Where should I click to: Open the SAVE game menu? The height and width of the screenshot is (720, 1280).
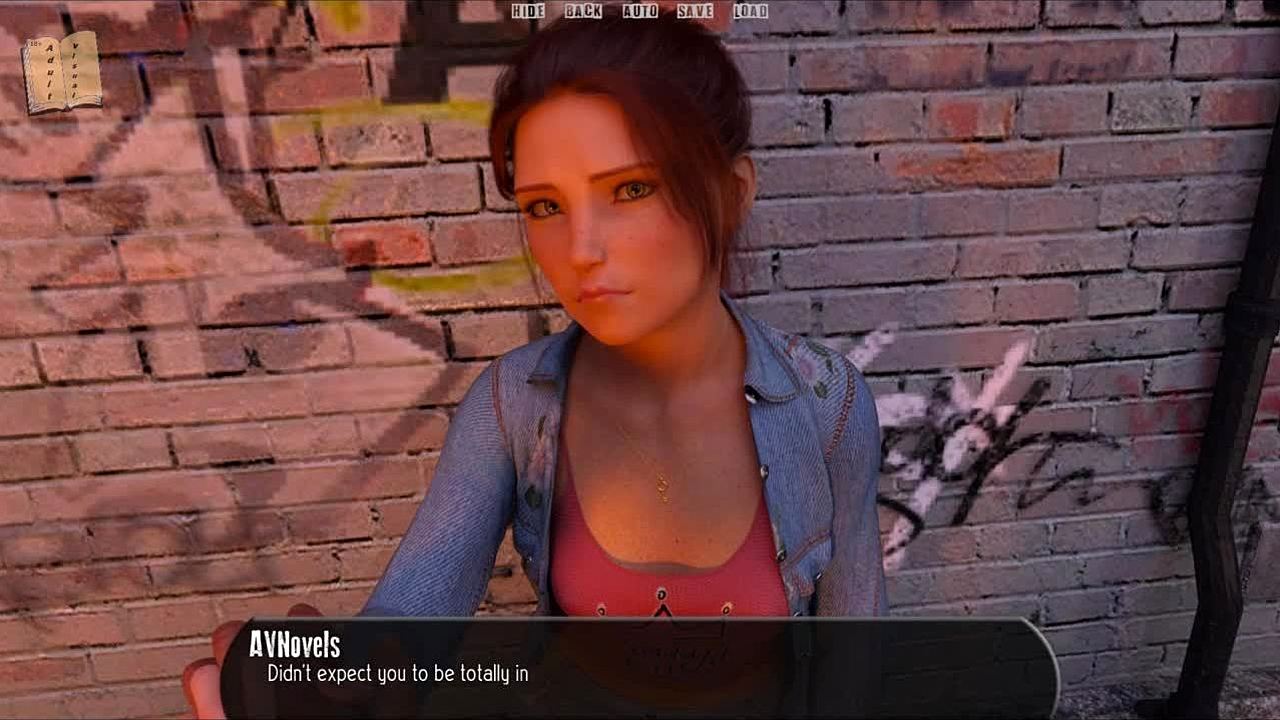click(x=695, y=11)
